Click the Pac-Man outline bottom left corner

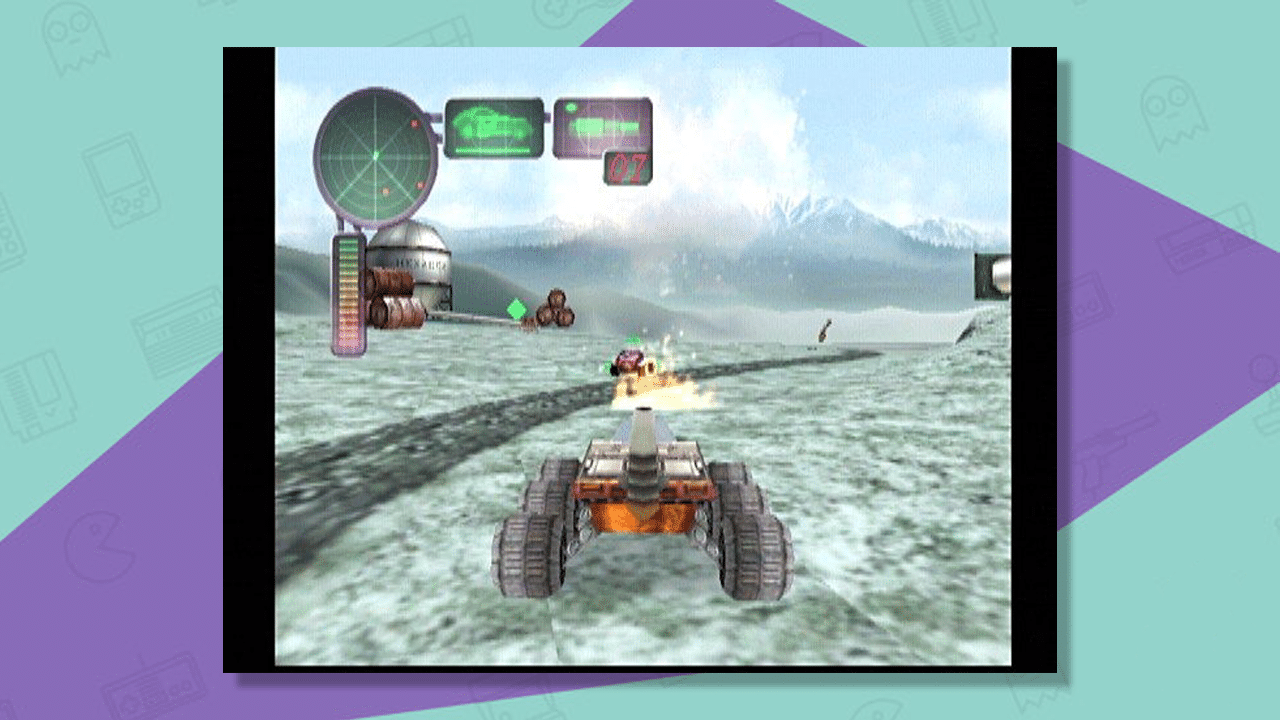99,548
